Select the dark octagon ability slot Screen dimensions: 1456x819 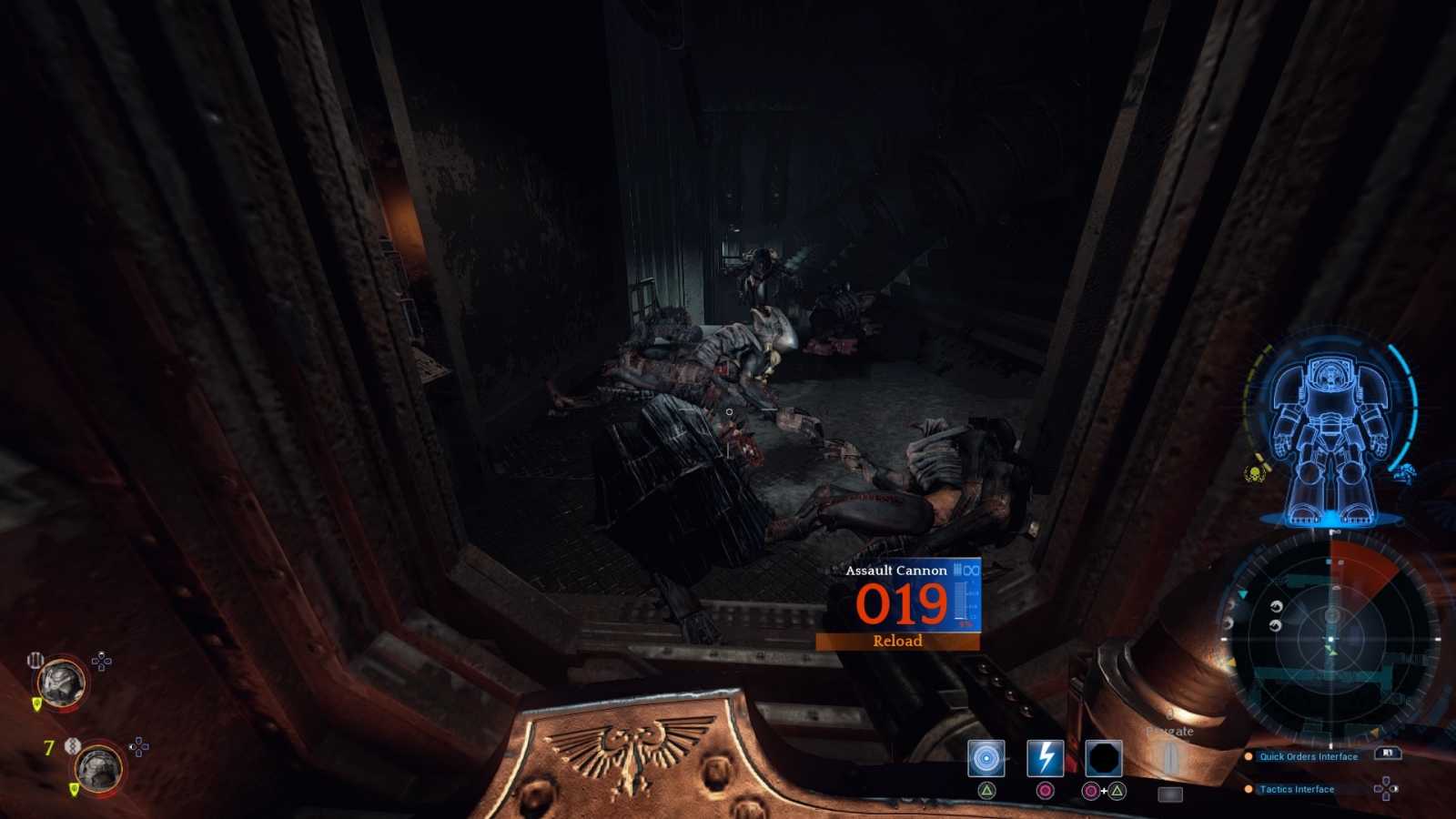click(1106, 756)
